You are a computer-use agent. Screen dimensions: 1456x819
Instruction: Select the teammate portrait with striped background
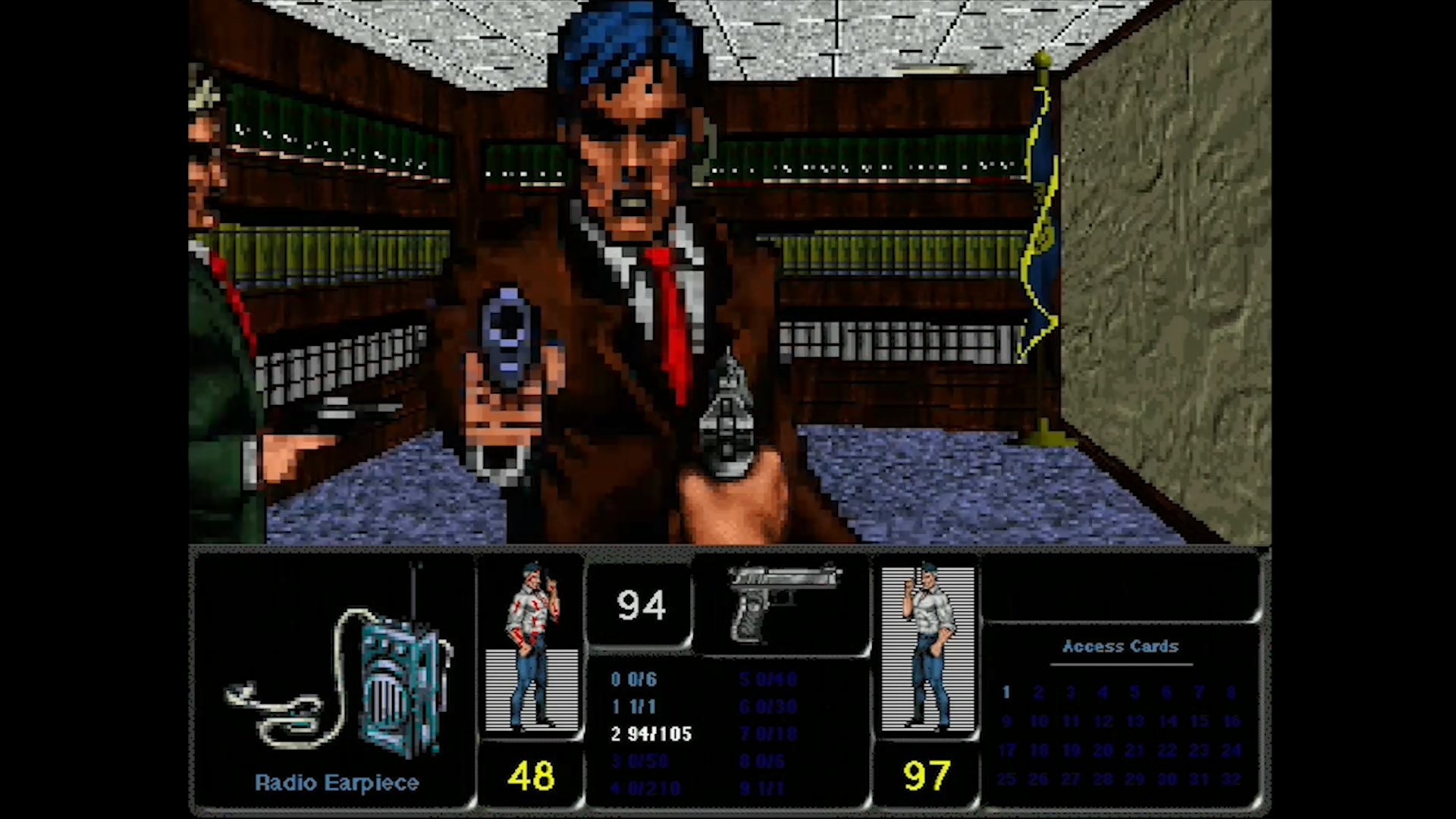click(927, 648)
